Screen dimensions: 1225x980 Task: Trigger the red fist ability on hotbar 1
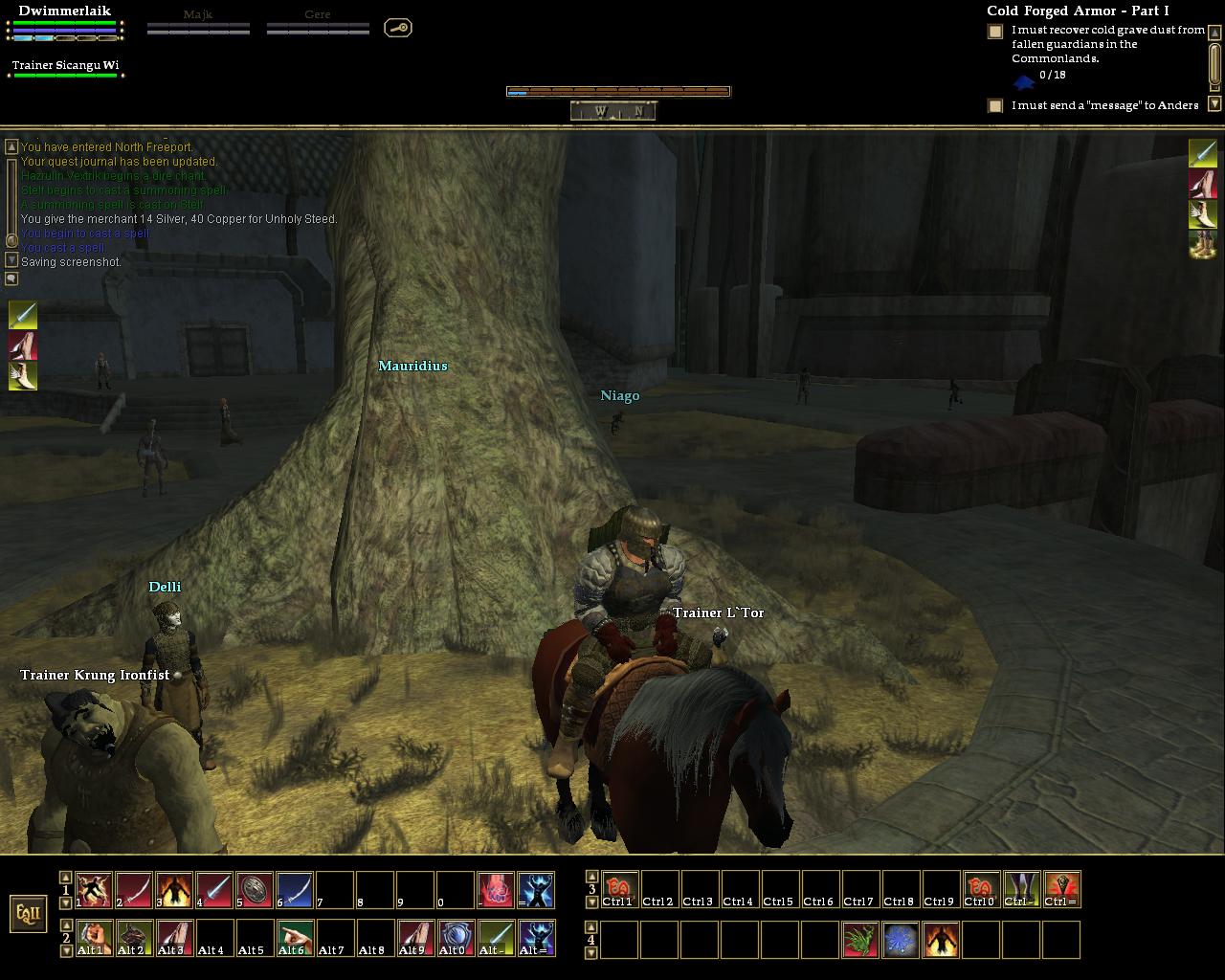coord(496,890)
